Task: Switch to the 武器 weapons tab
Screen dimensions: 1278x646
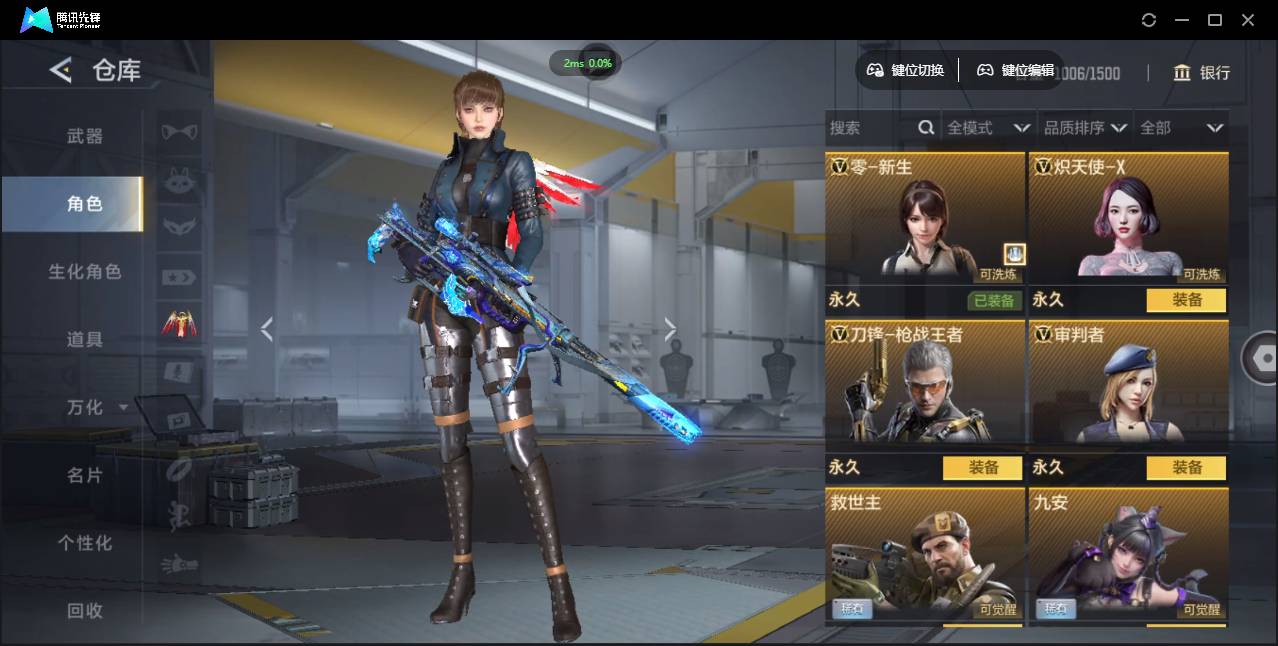Action: click(x=84, y=136)
